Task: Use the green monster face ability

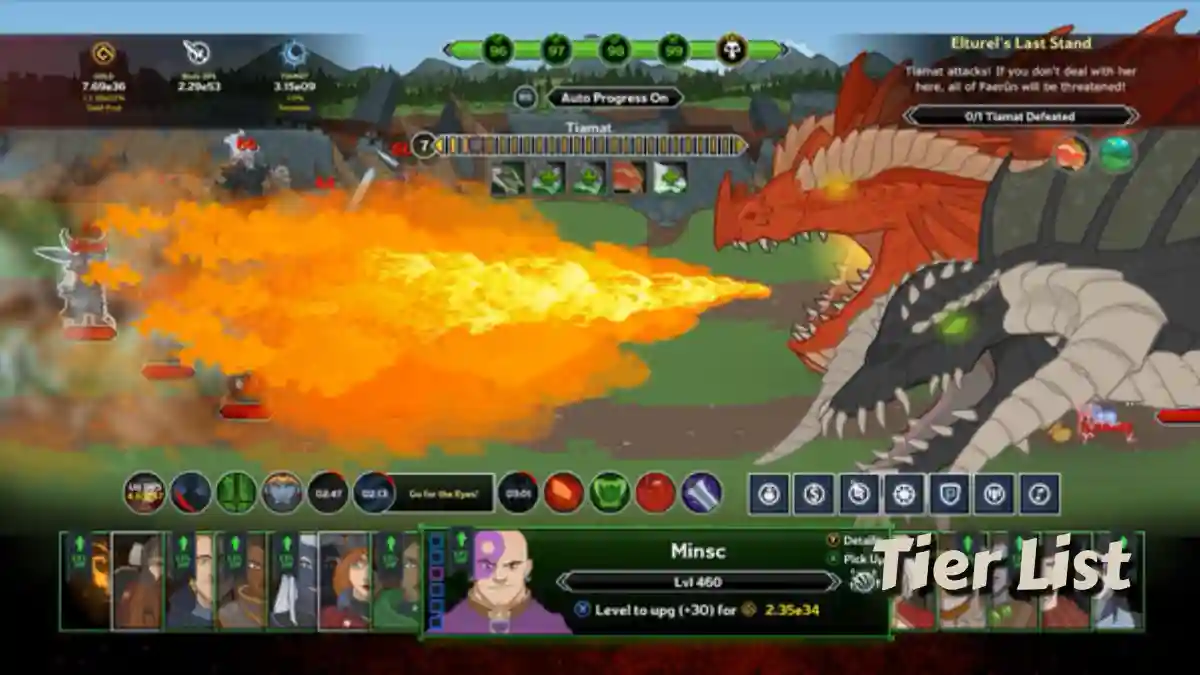Action: [609, 493]
